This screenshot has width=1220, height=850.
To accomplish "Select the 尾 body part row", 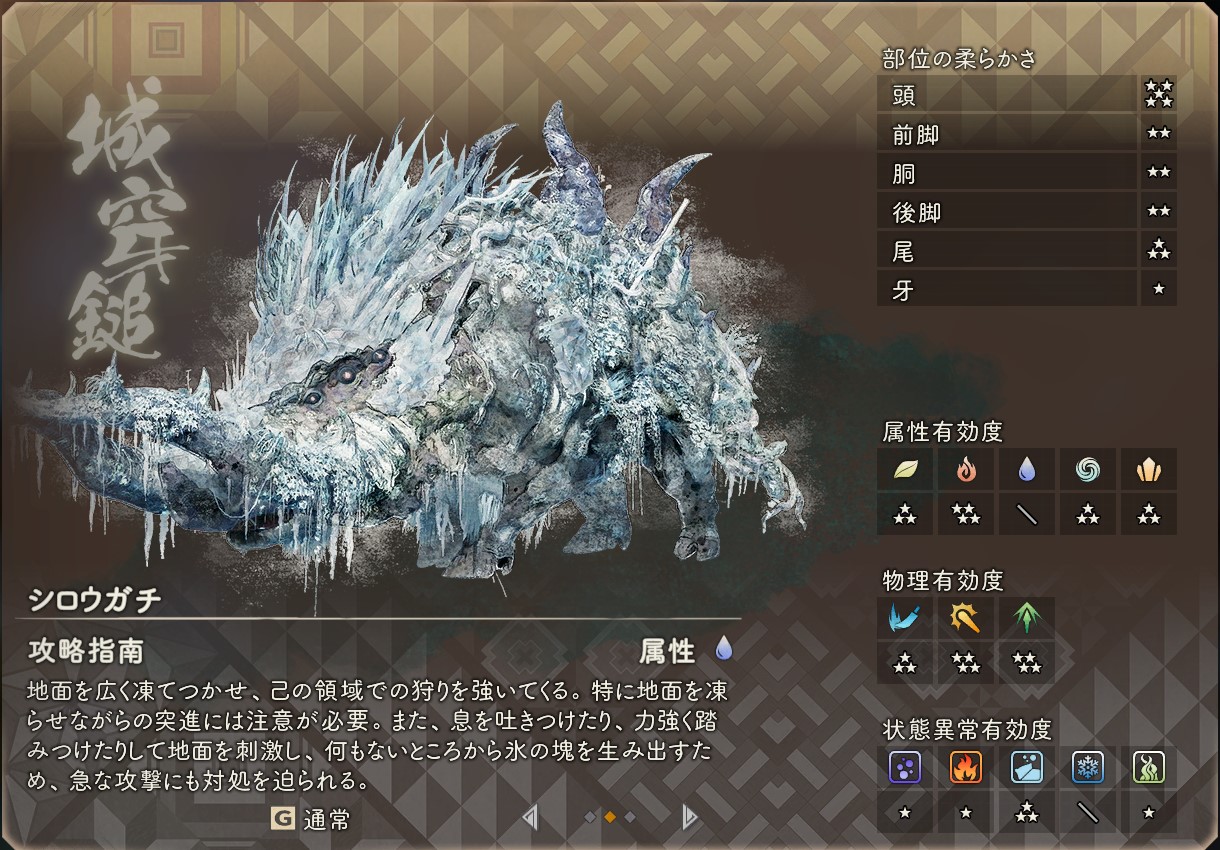I will click(x=1006, y=251).
